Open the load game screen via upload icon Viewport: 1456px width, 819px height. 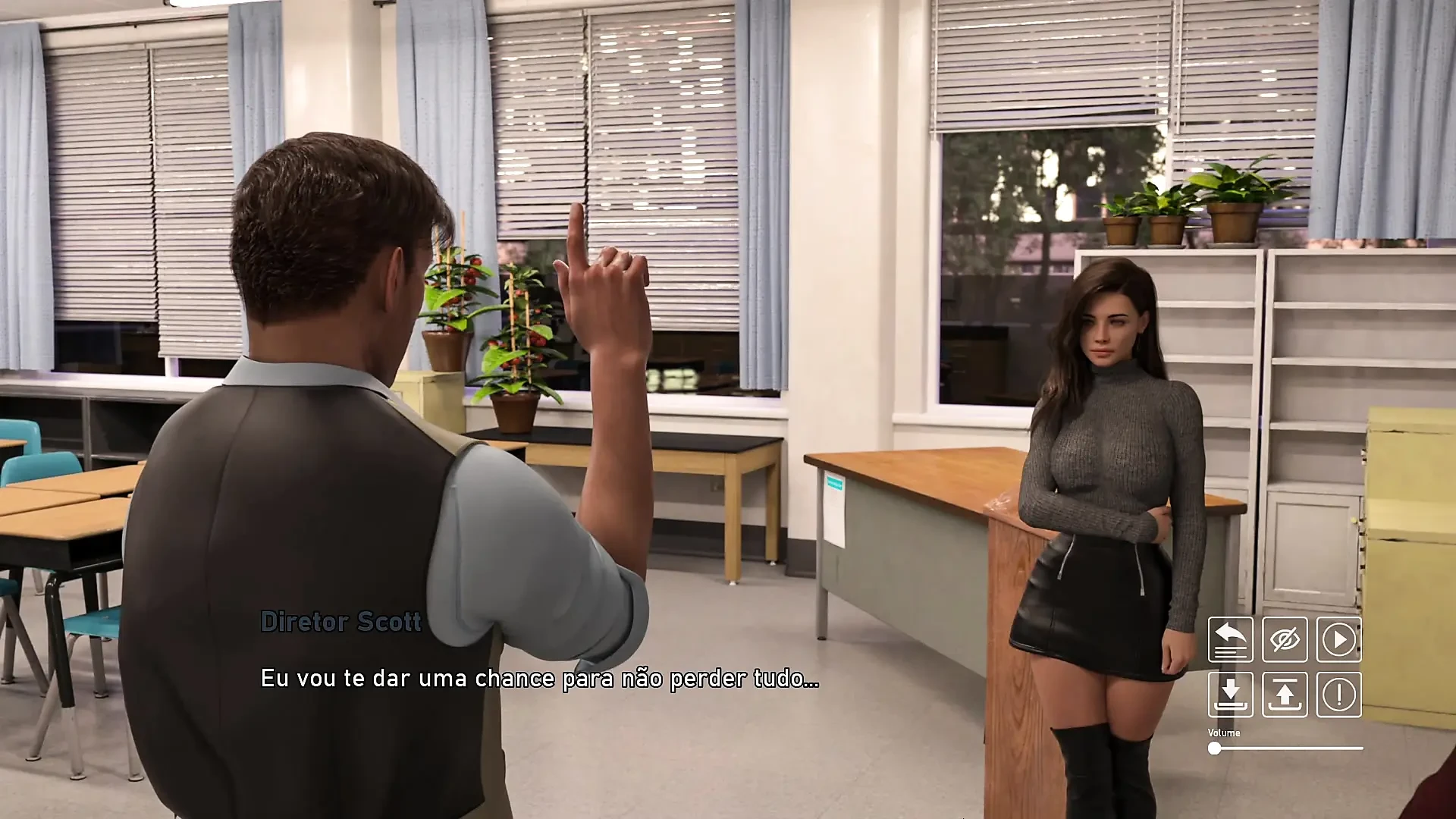[1284, 695]
